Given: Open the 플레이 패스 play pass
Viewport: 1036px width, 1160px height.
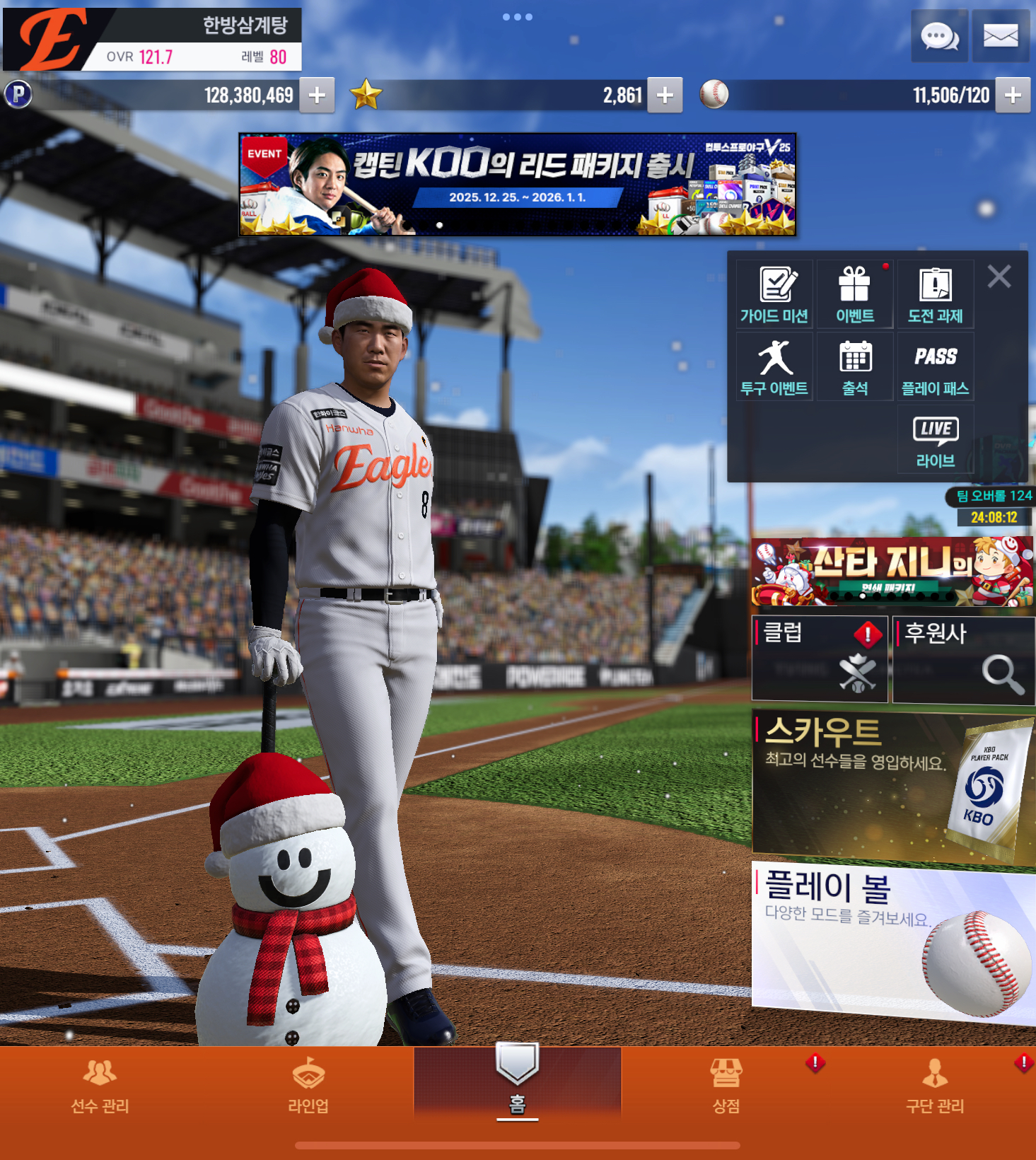Looking at the screenshot, I should pyautogui.click(x=935, y=367).
